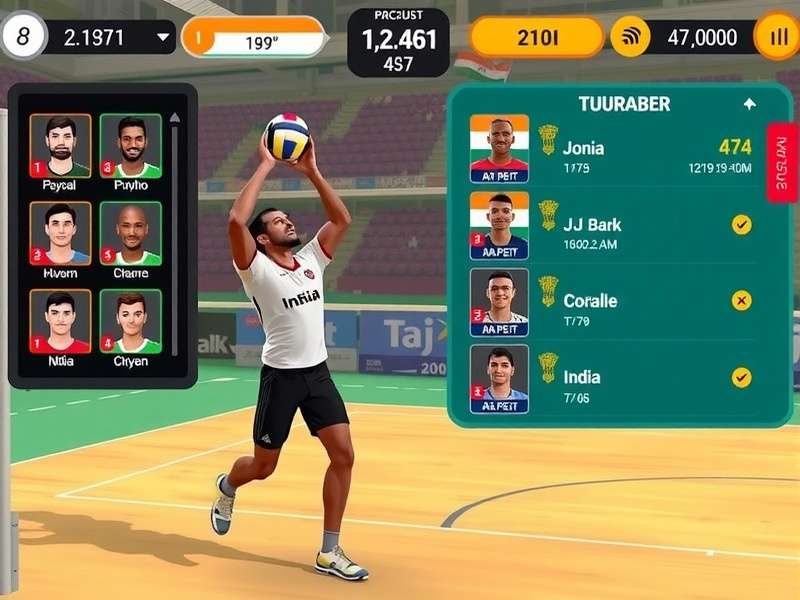This screenshot has height=600, width=800.
Task: Click the orange 2101 button
Action: point(537,38)
